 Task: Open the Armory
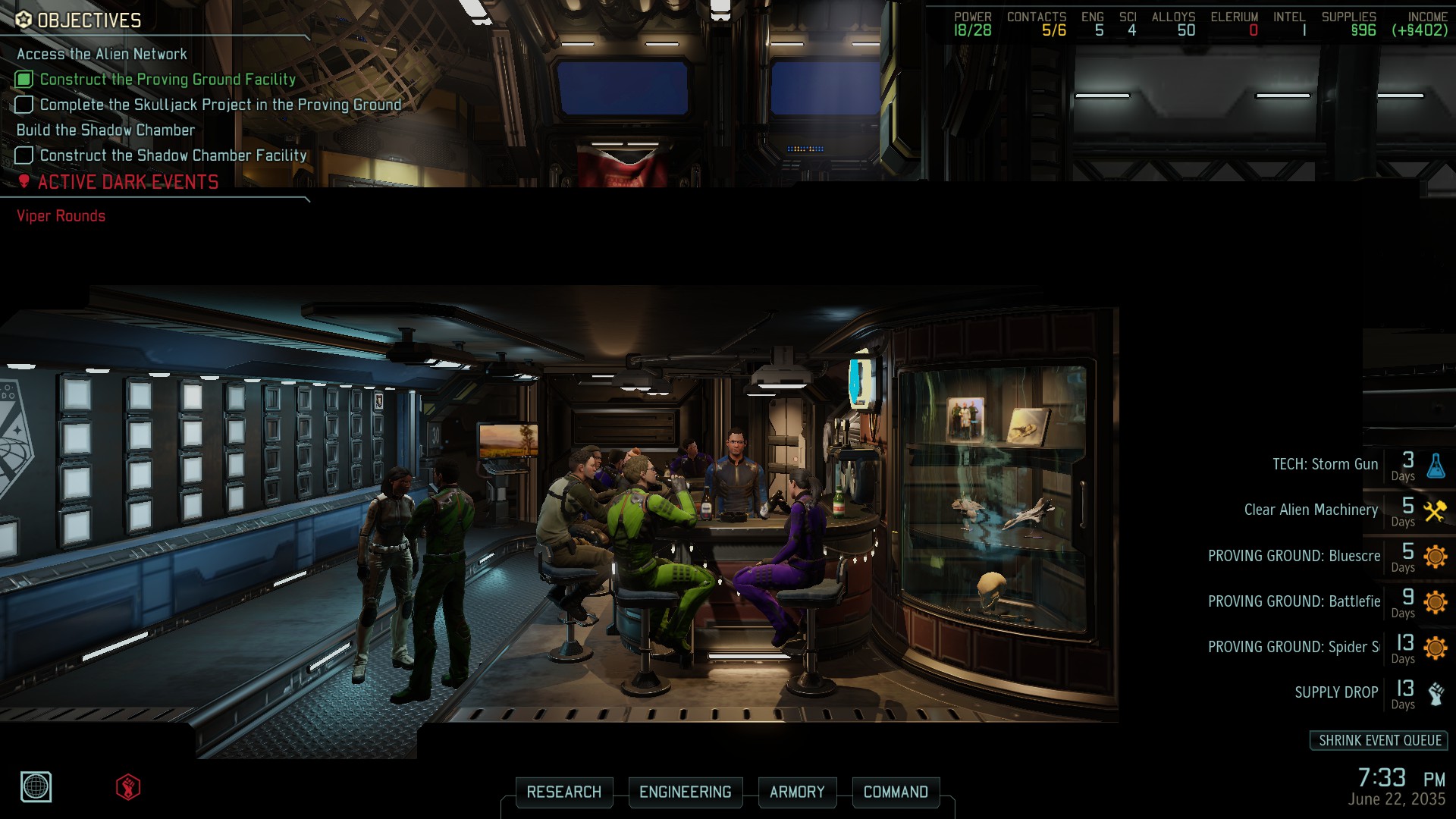coord(797,792)
